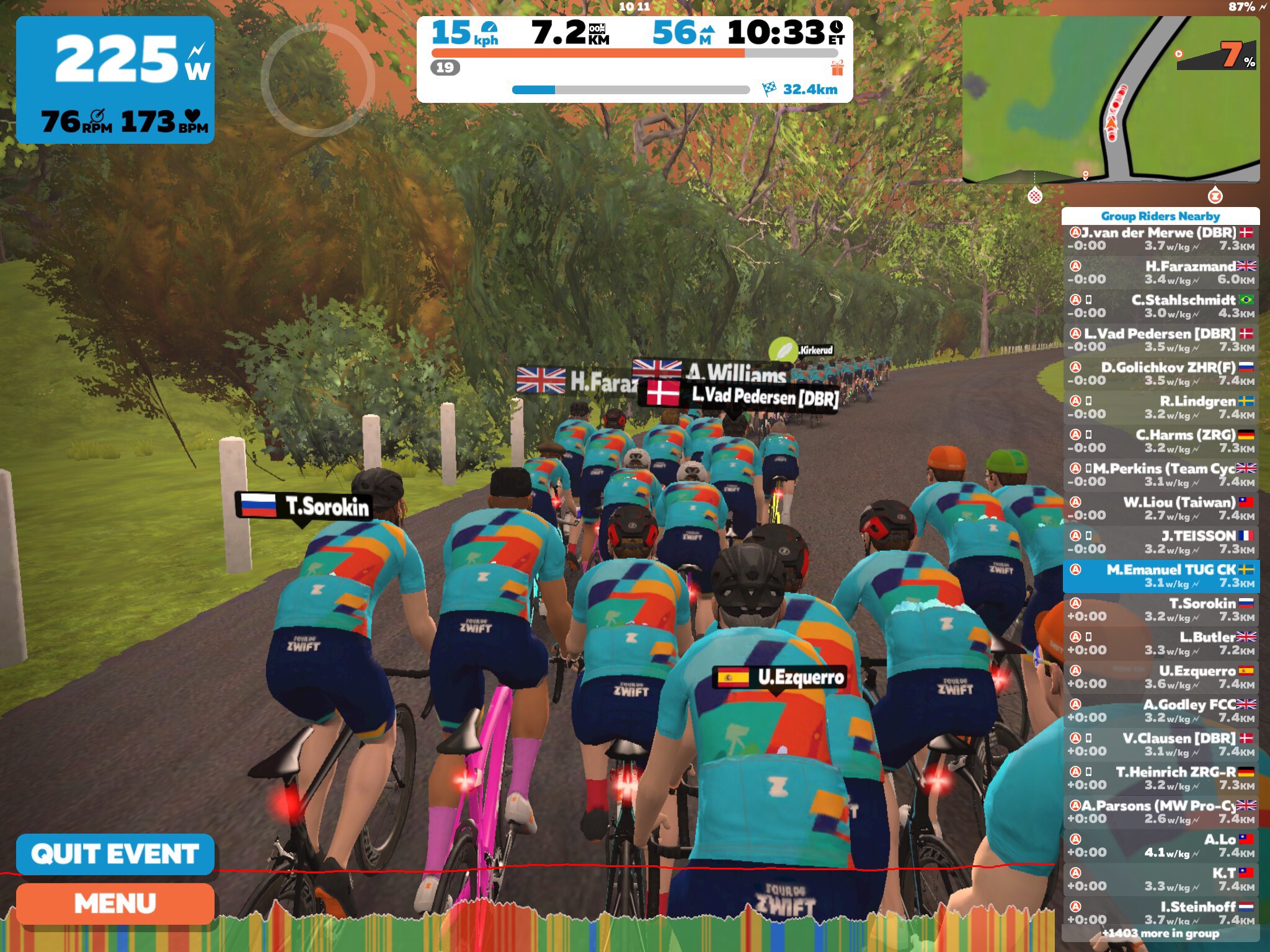Screen dimensions: 1270x952
Task: Select W.Liou (Taiwan) rider entry
Action: click(1161, 508)
